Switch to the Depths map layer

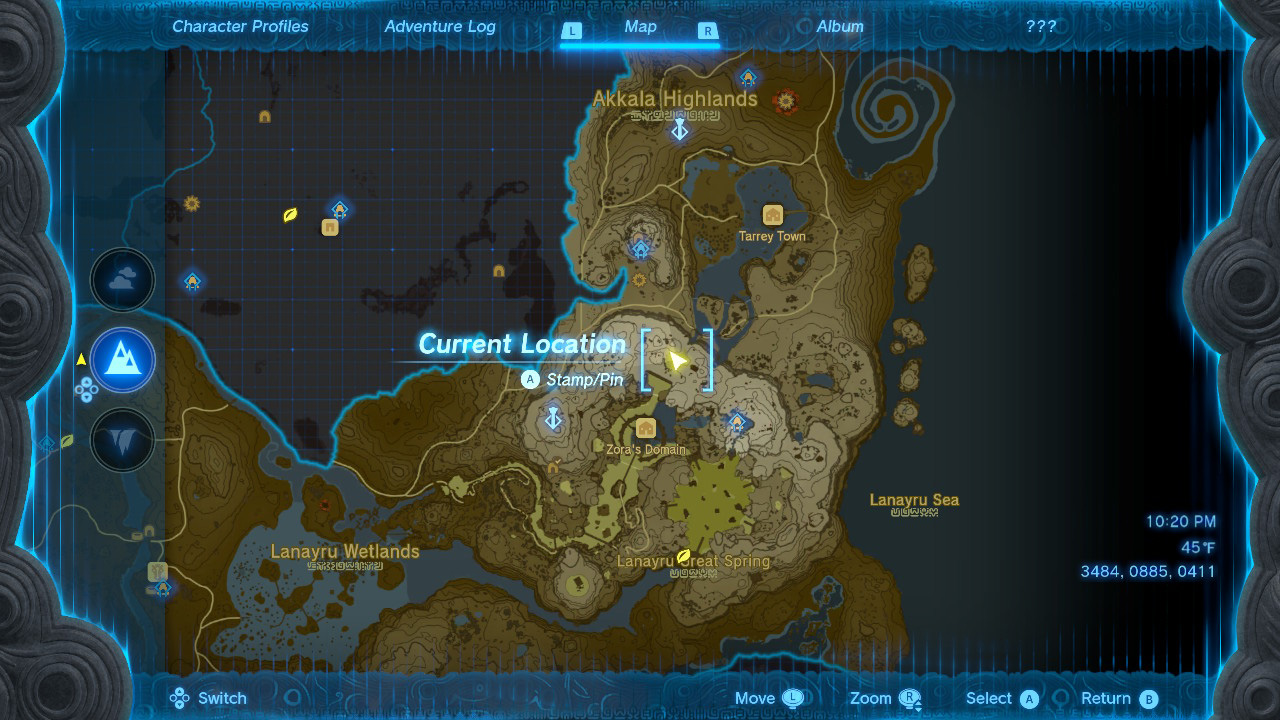click(122, 441)
